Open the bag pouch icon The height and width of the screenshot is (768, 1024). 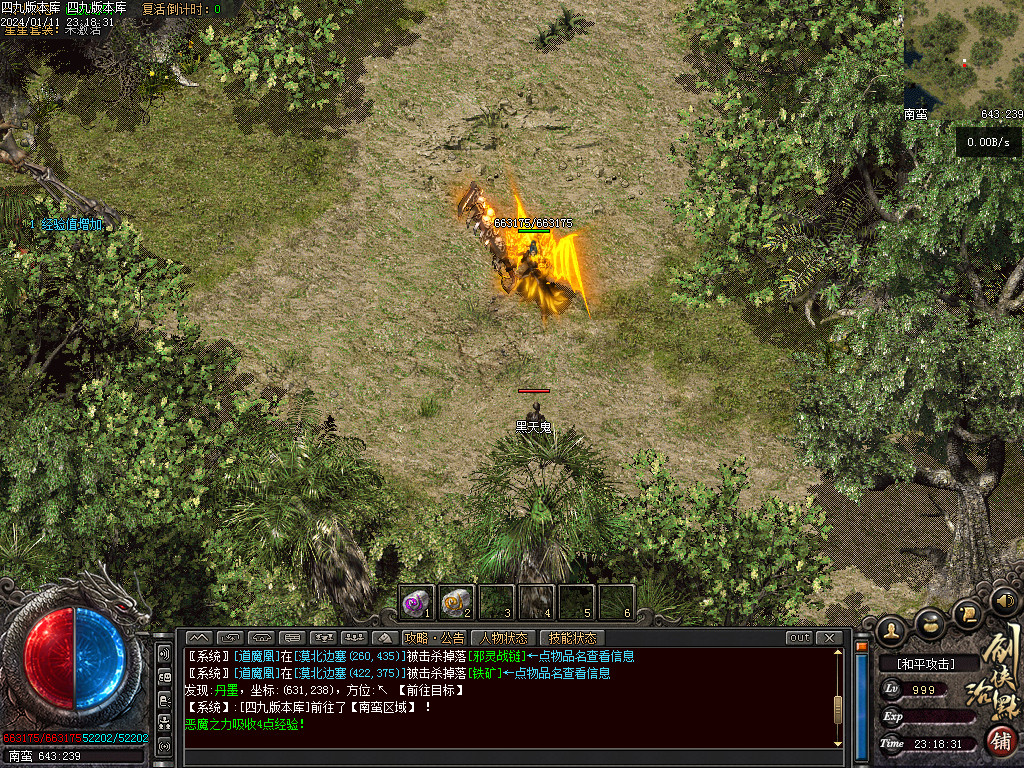click(931, 623)
